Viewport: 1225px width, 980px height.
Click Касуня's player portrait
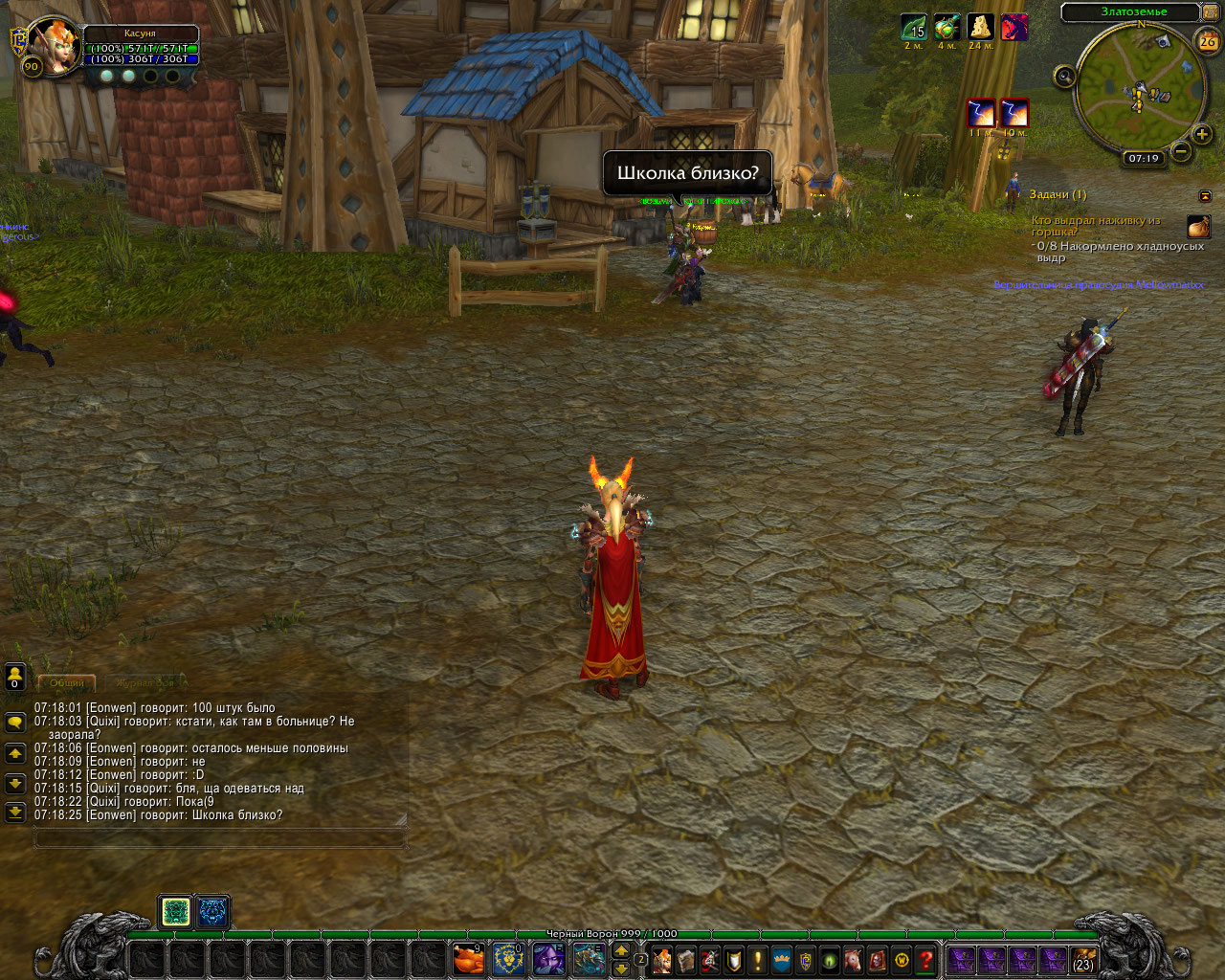point(54,44)
